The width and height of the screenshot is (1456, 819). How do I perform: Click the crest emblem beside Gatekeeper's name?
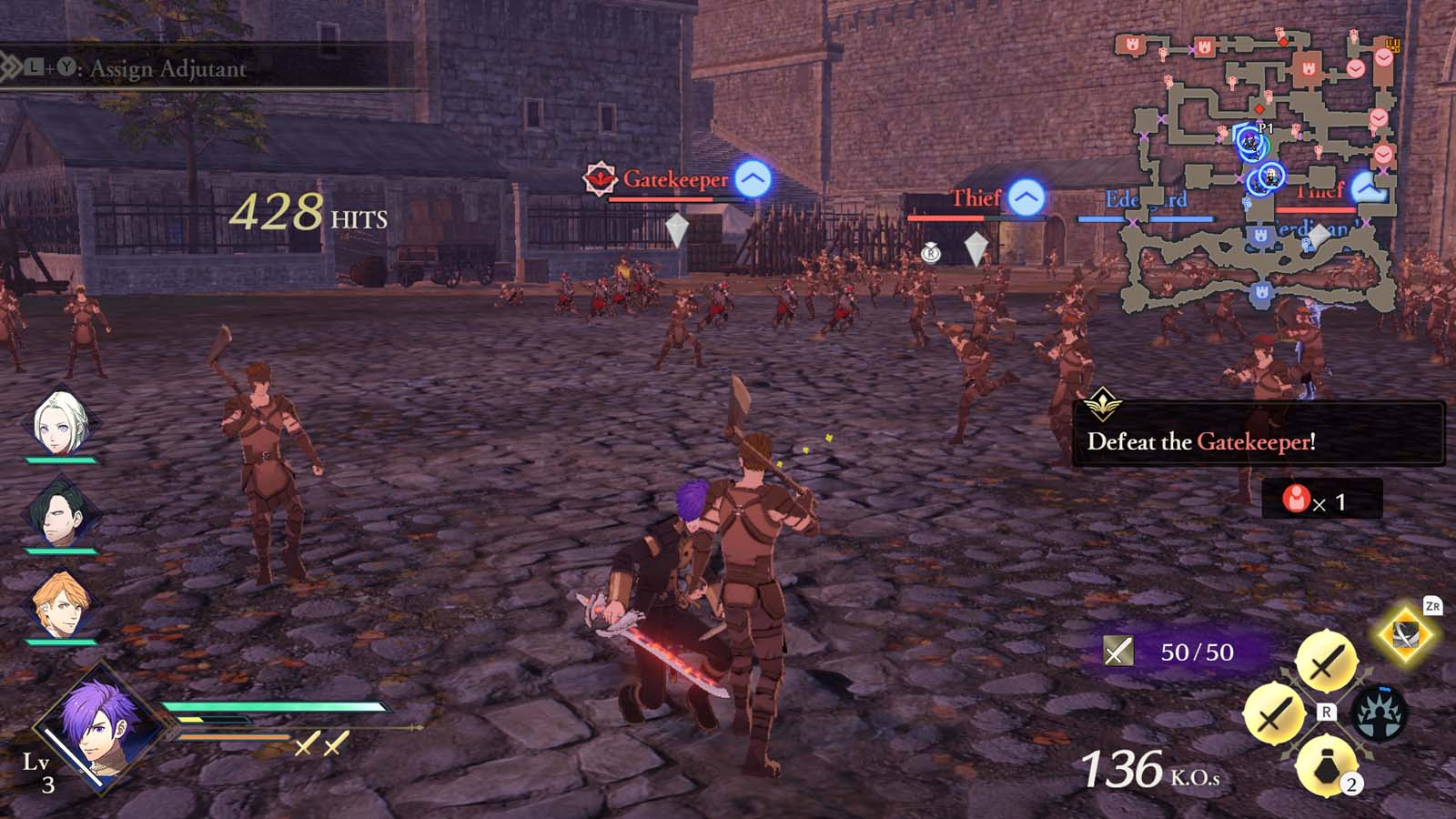601,179
